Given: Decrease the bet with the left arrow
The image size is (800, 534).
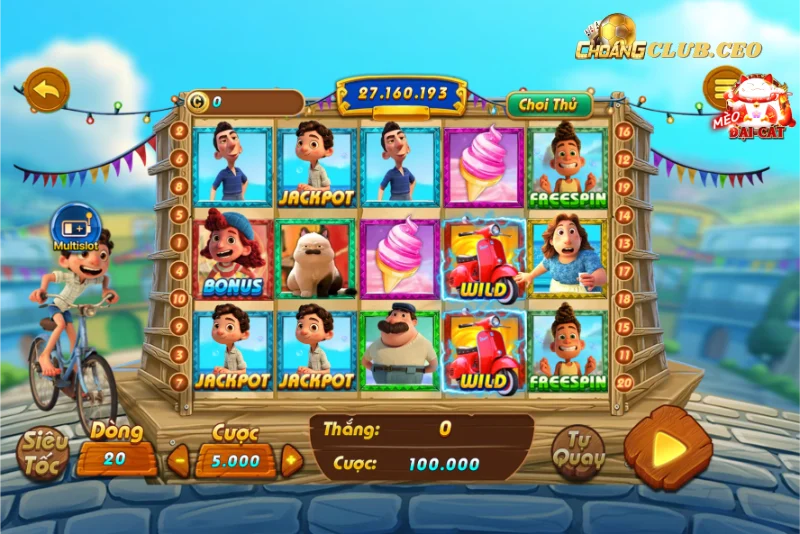Looking at the screenshot, I should point(177,461).
